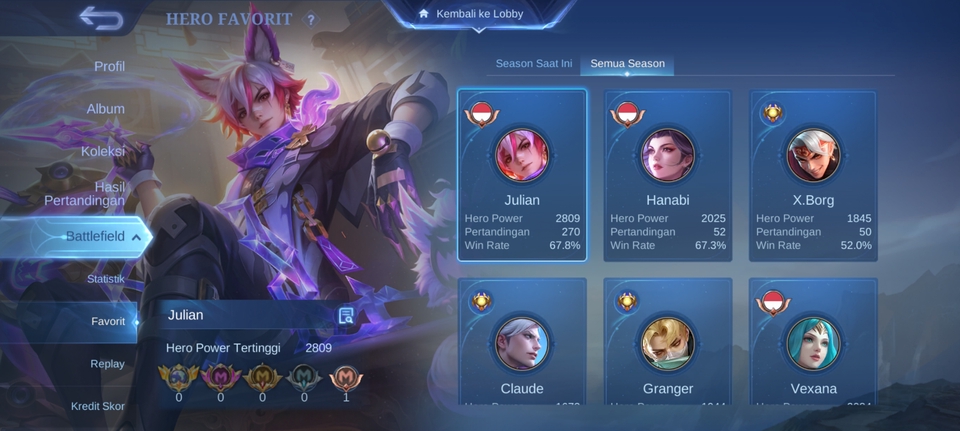960x431 pixels.
Task: Choose the Favorit sub-menu
Action: coord(108,321)
